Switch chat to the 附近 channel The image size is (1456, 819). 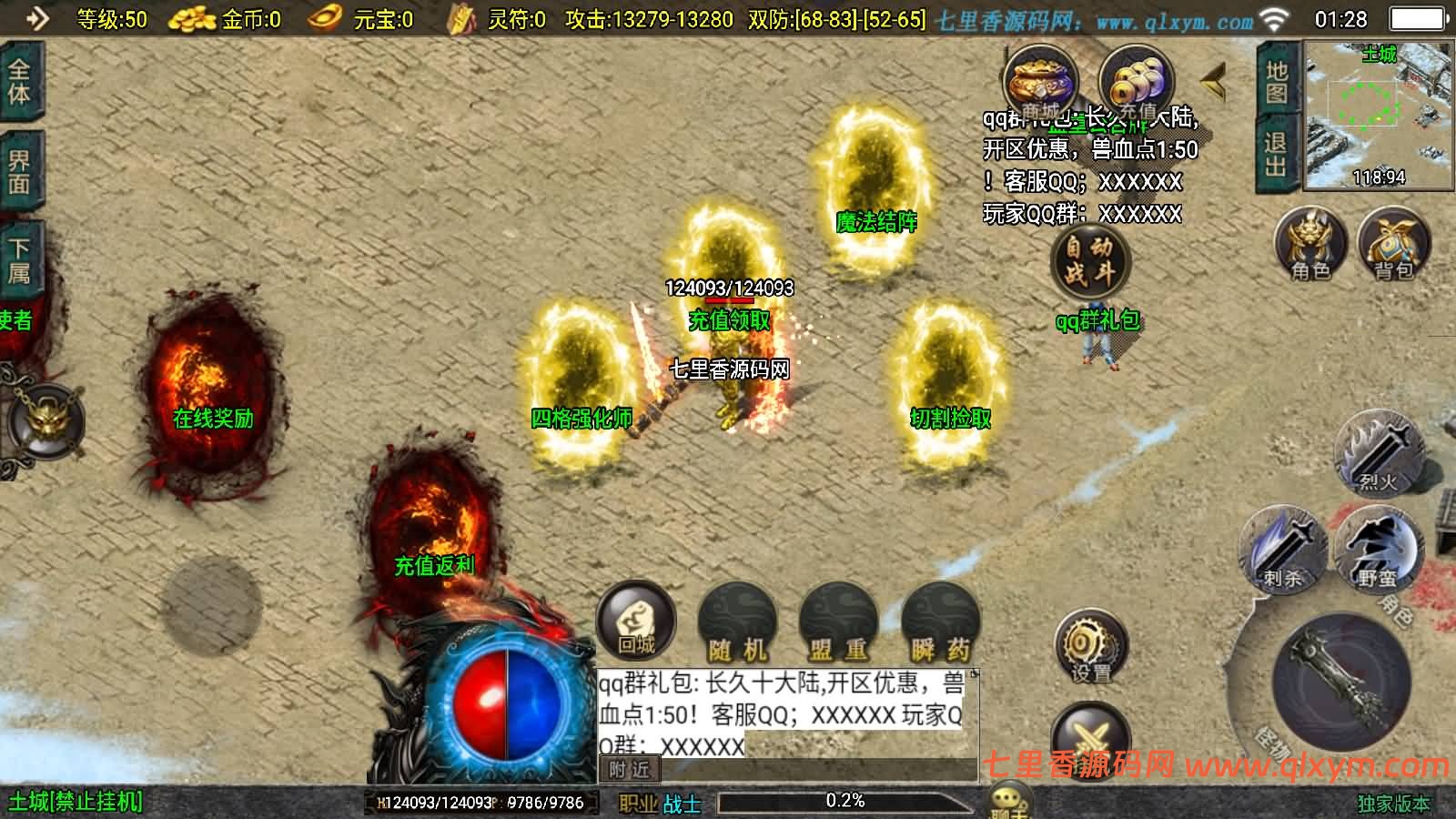630,770
